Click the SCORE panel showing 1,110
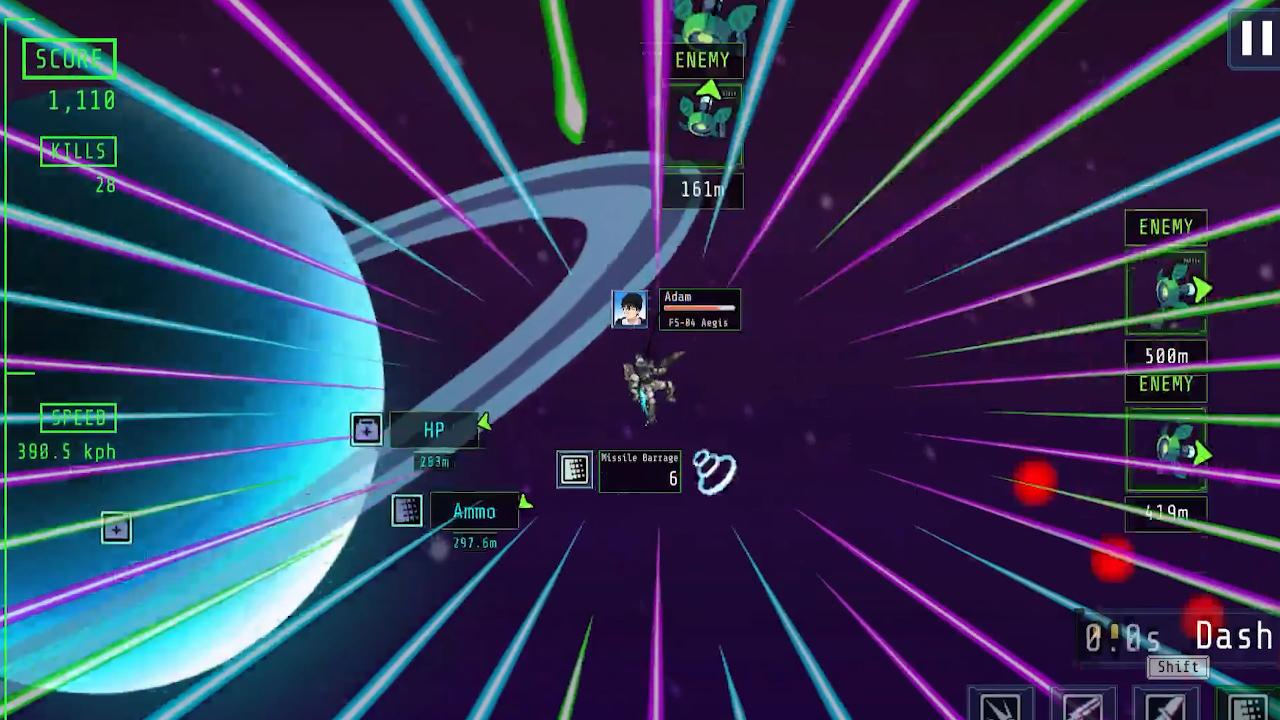Image resolution: width=1280 pixels, height=720 pixels. tap(69, 58)
